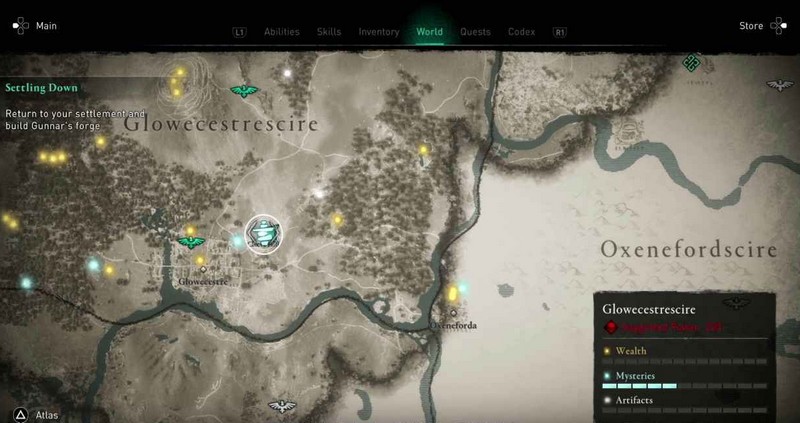Select the Wealth legend entry

(x=630, y=351)
